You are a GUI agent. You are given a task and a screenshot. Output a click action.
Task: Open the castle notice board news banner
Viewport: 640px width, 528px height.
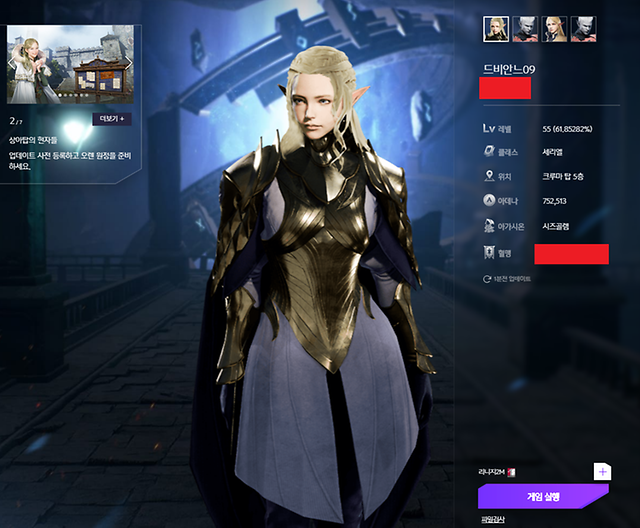point(70,65)
